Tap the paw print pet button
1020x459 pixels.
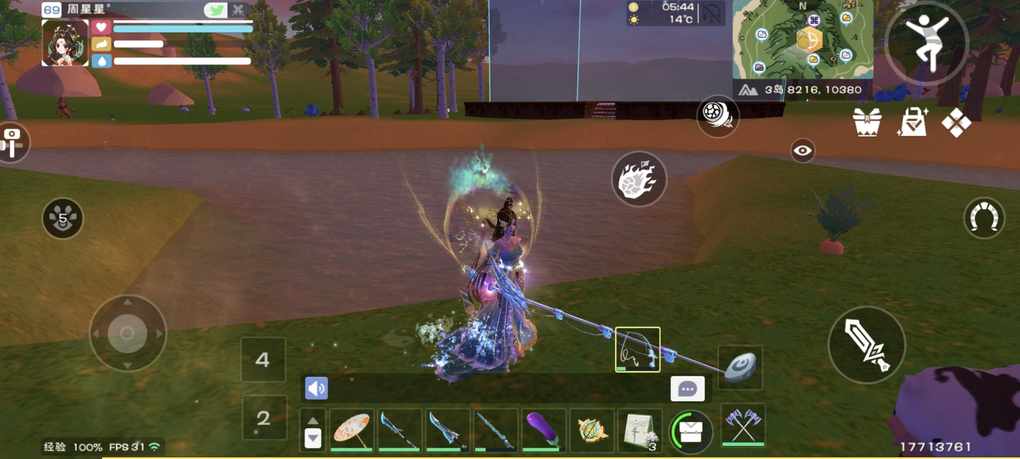tap(63, 217)
